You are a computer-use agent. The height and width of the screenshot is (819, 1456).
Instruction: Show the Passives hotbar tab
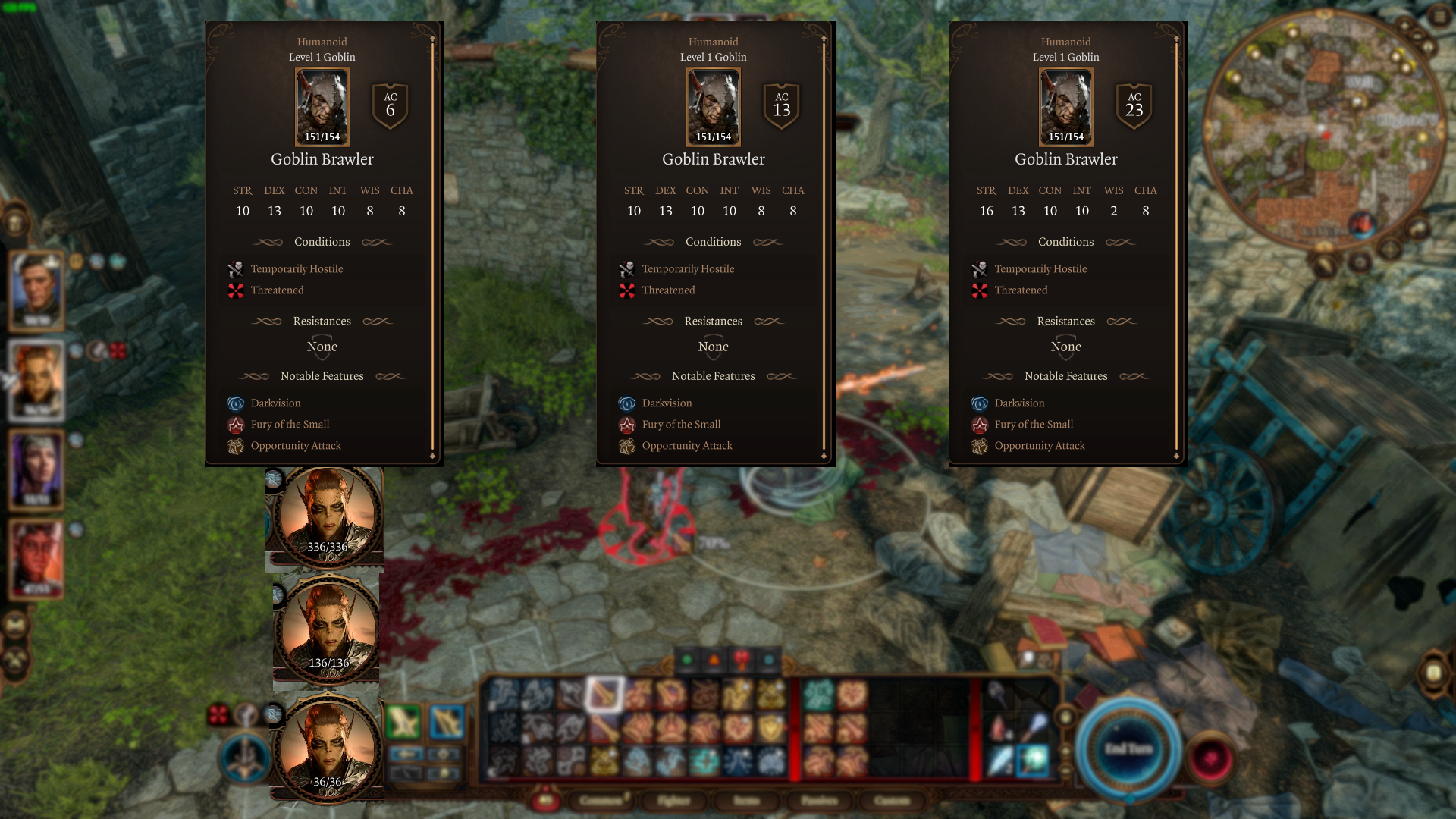coord(819,800)
